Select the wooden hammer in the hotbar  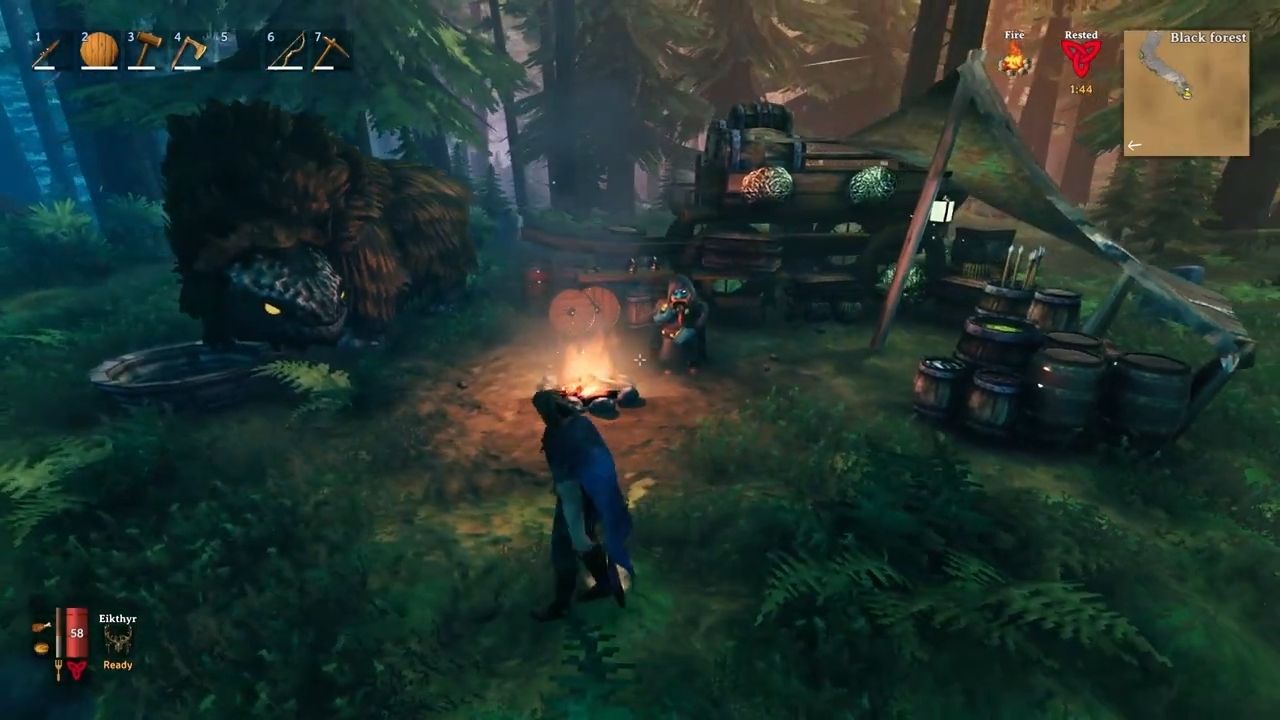145,51
